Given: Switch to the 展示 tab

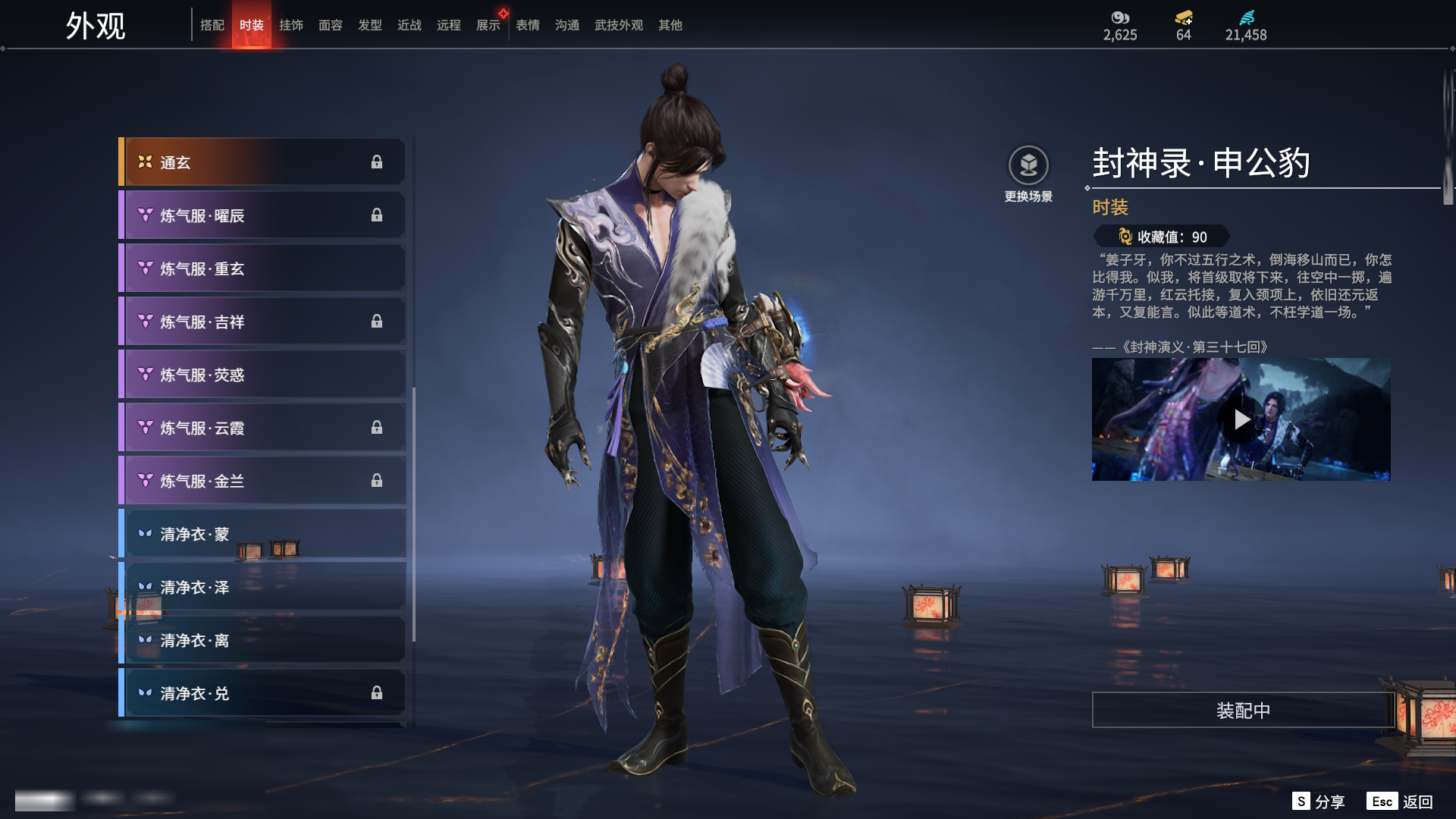Looking at the screenshot, I should (488, 25).
